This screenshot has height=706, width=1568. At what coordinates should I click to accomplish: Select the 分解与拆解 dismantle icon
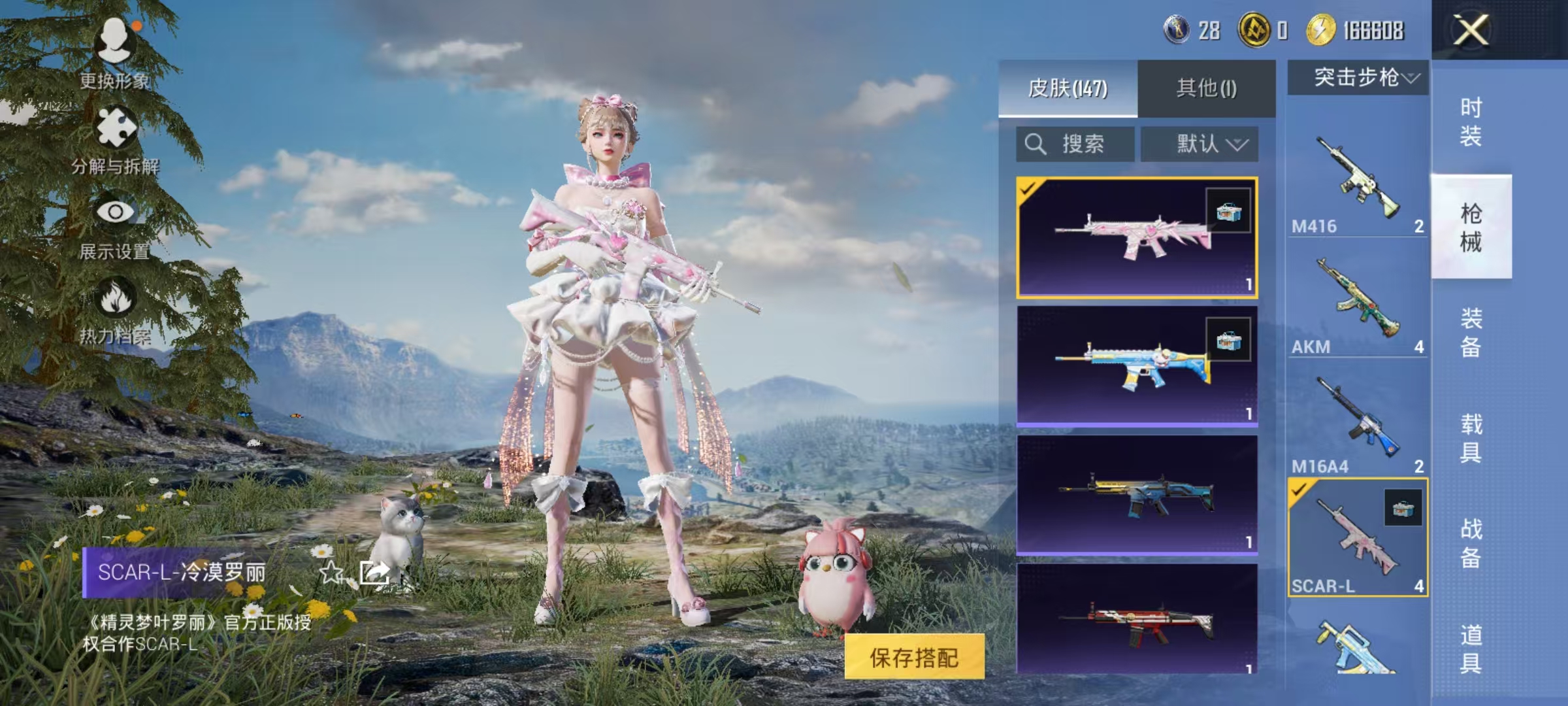pyautogui.click(x=116, y=127)
